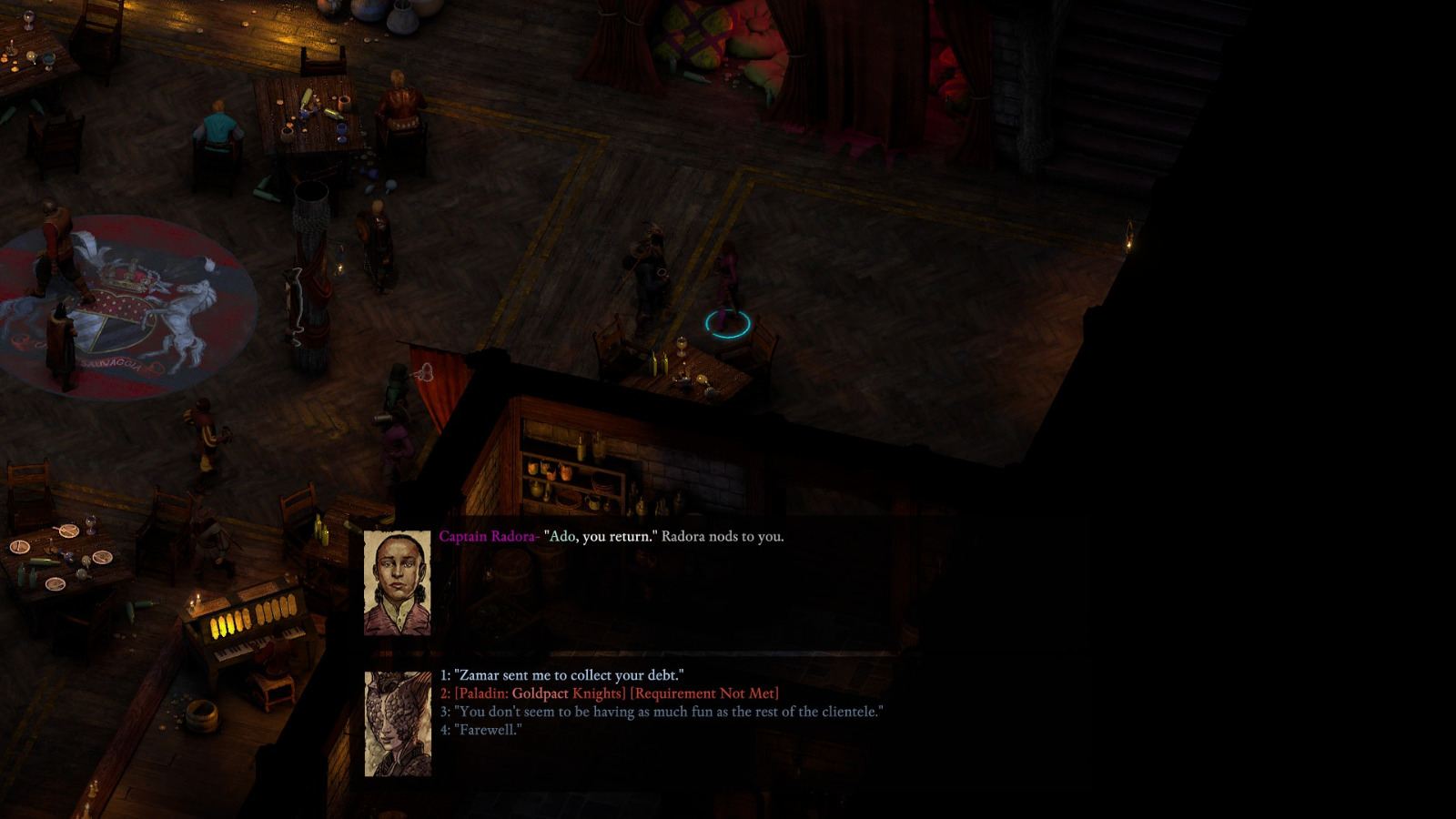This screenshot has width=1456, height=819.
Task: Click the dialogue line "Ado, you return."
Action: pos(601,537)
